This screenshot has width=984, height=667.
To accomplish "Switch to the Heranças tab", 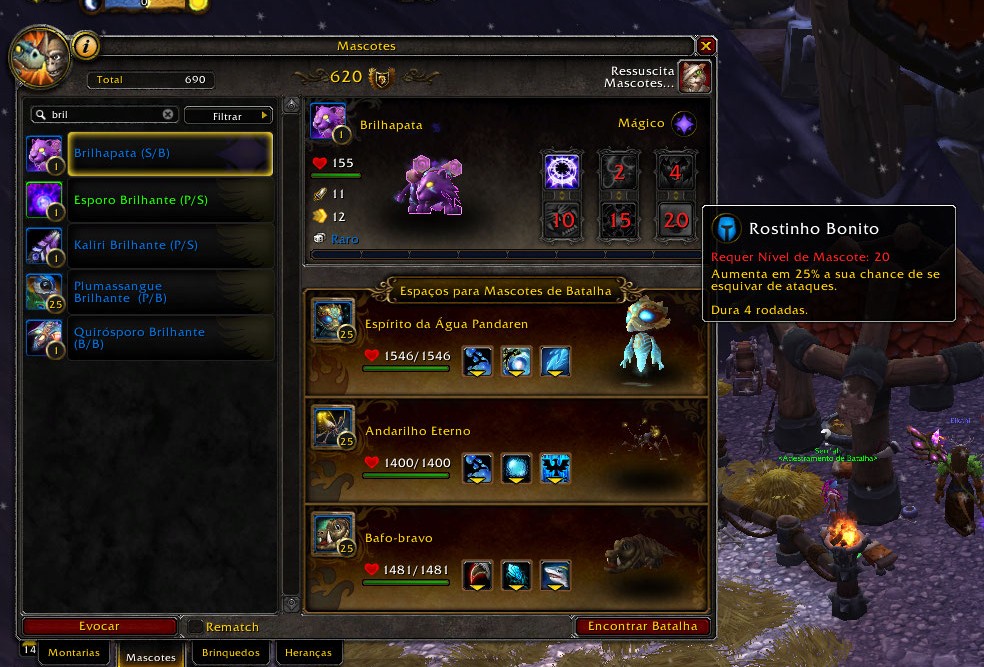I will click(x=308, y=653).
